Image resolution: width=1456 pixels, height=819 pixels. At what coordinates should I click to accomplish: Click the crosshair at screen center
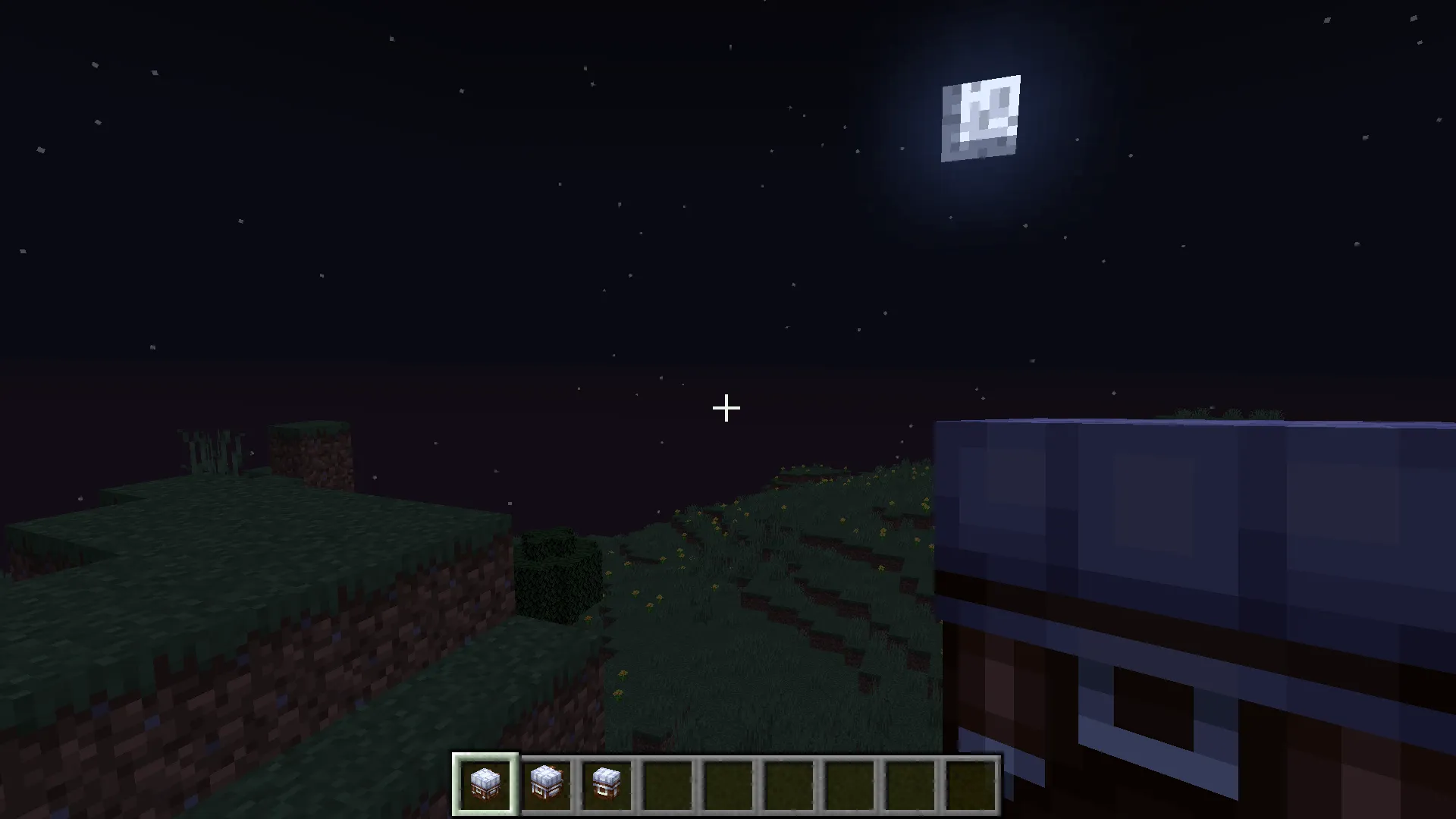(726, 409)
